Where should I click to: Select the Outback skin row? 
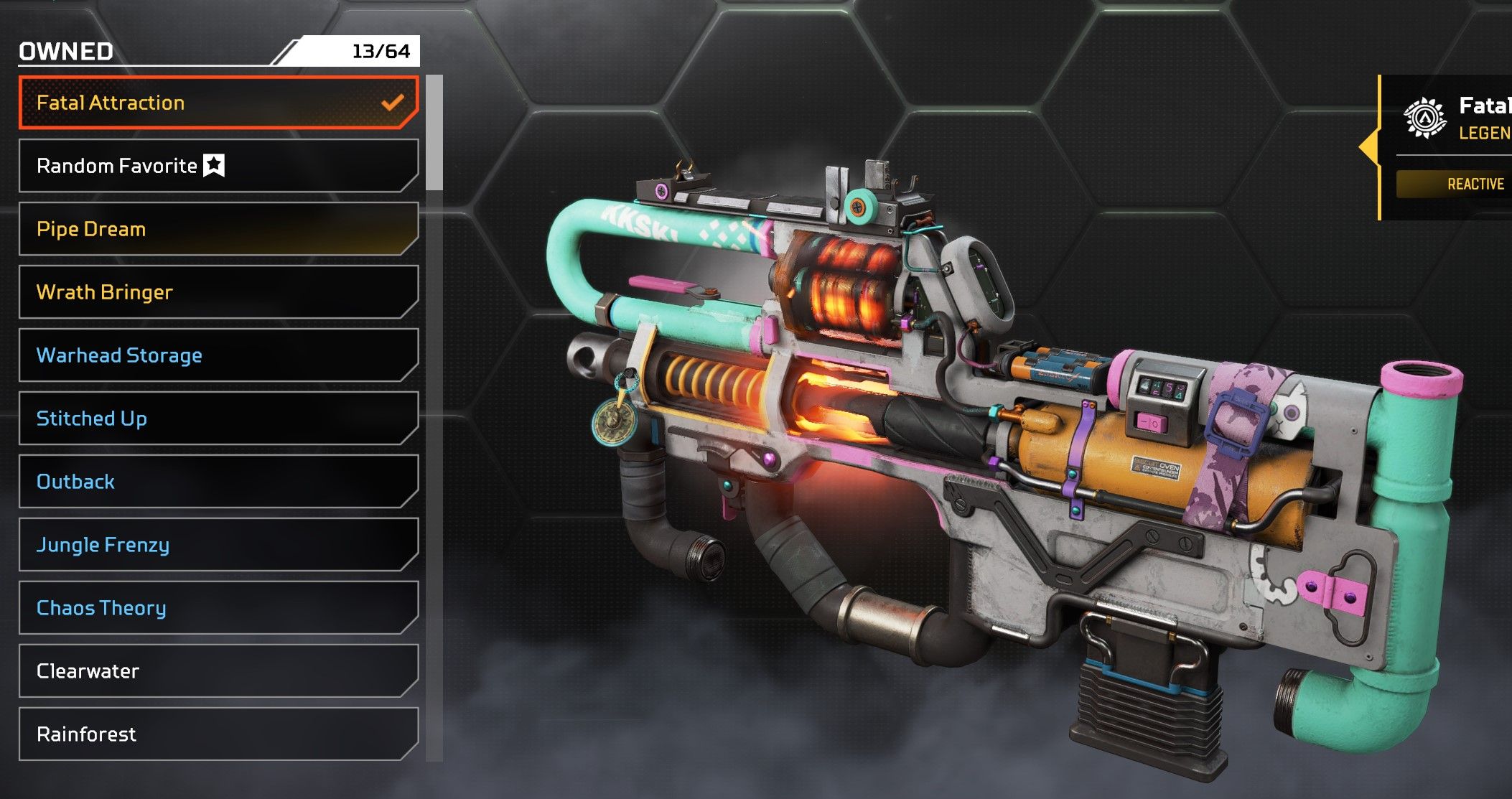pyautogui.click(x=218, y=482)
